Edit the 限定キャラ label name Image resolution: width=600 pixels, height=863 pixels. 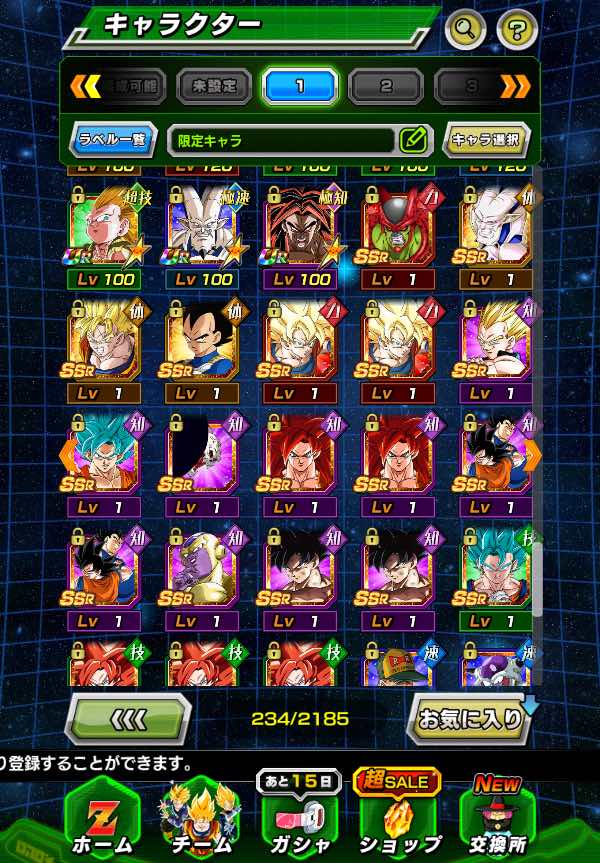(x=413, y=140)
